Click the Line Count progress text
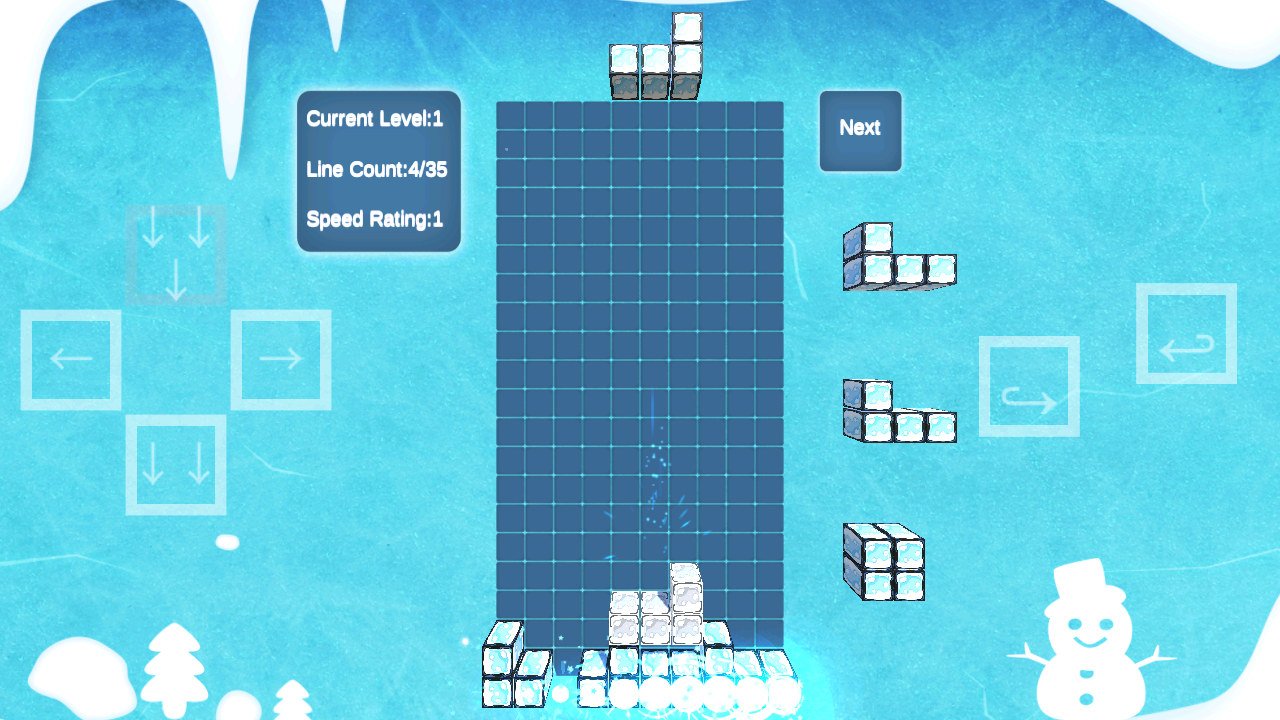1280x720 pixels. click(x=377, y=170)
